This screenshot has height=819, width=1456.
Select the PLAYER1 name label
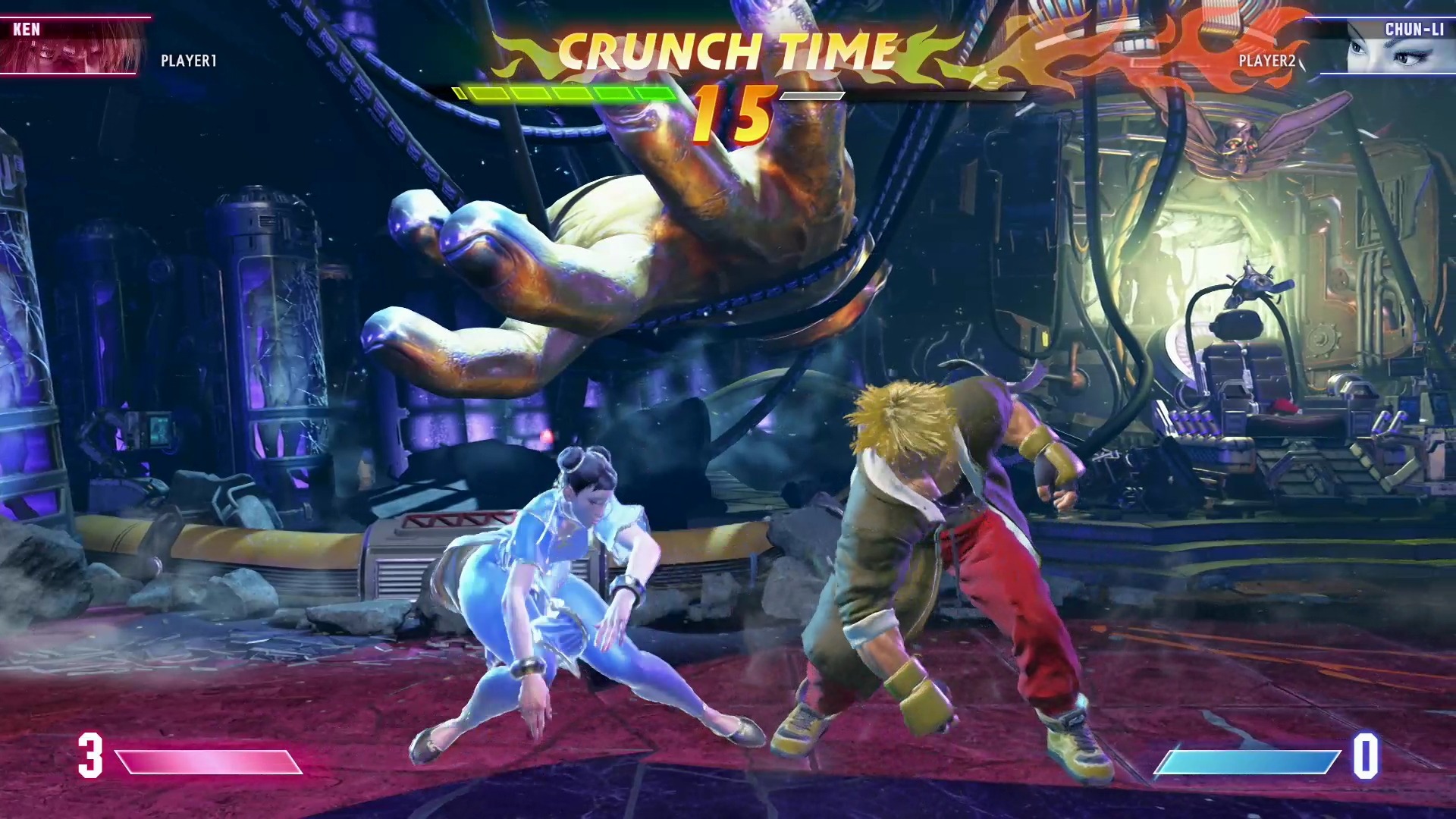coord(187,61)
